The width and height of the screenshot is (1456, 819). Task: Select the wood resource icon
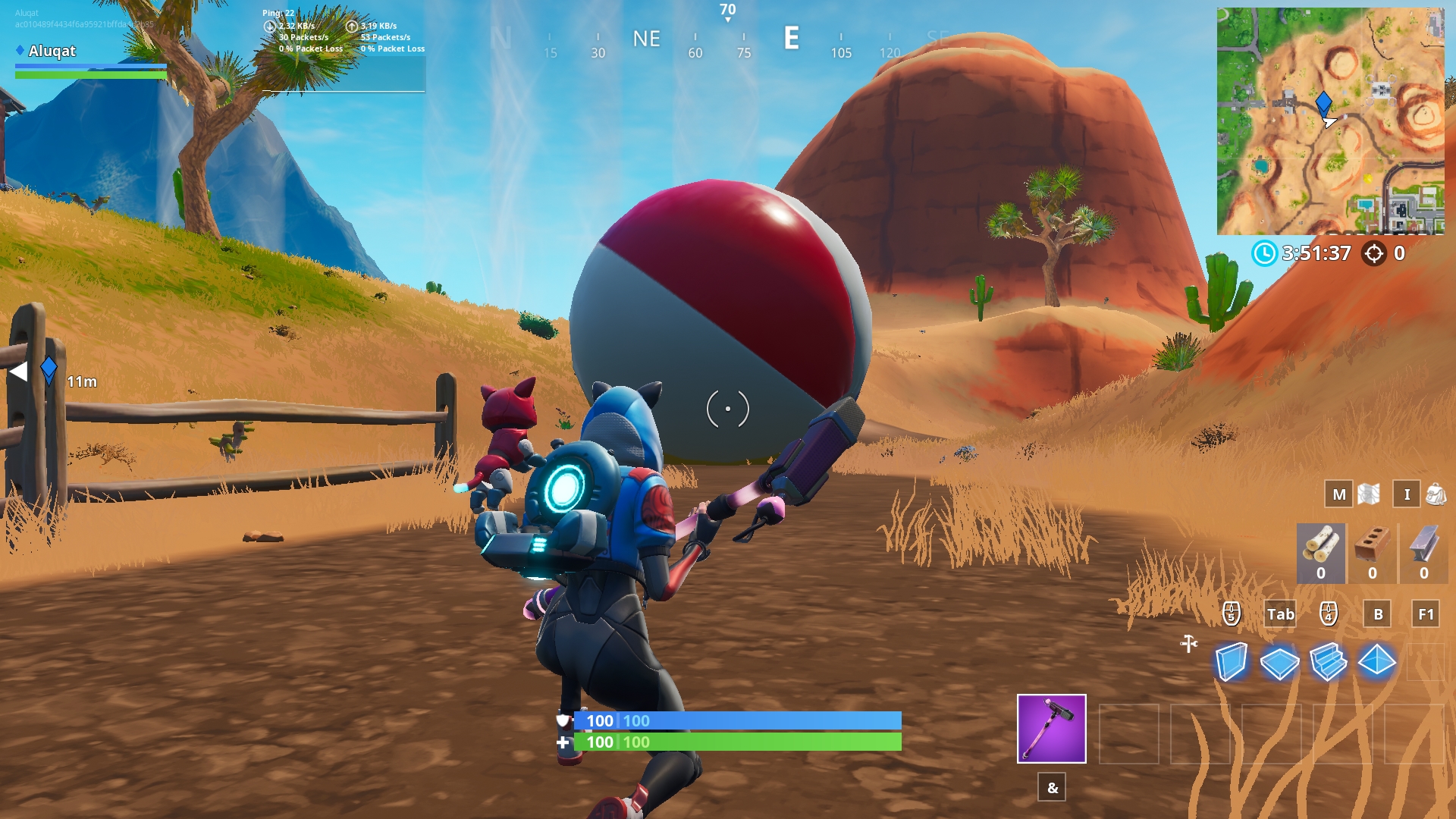coord(1320,550)
